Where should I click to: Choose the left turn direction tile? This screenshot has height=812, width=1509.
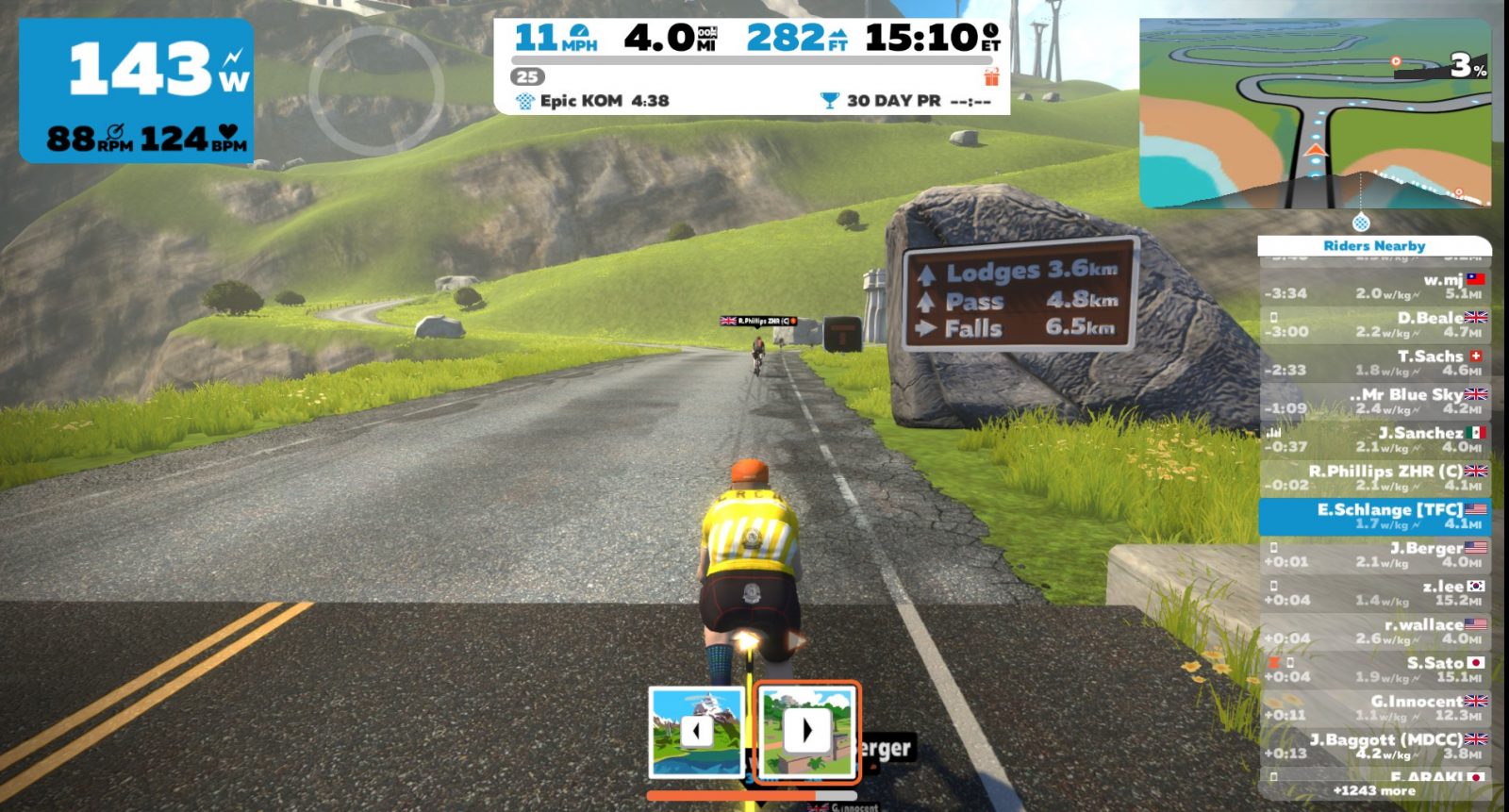pyautogui.click(x=696, y=732)
